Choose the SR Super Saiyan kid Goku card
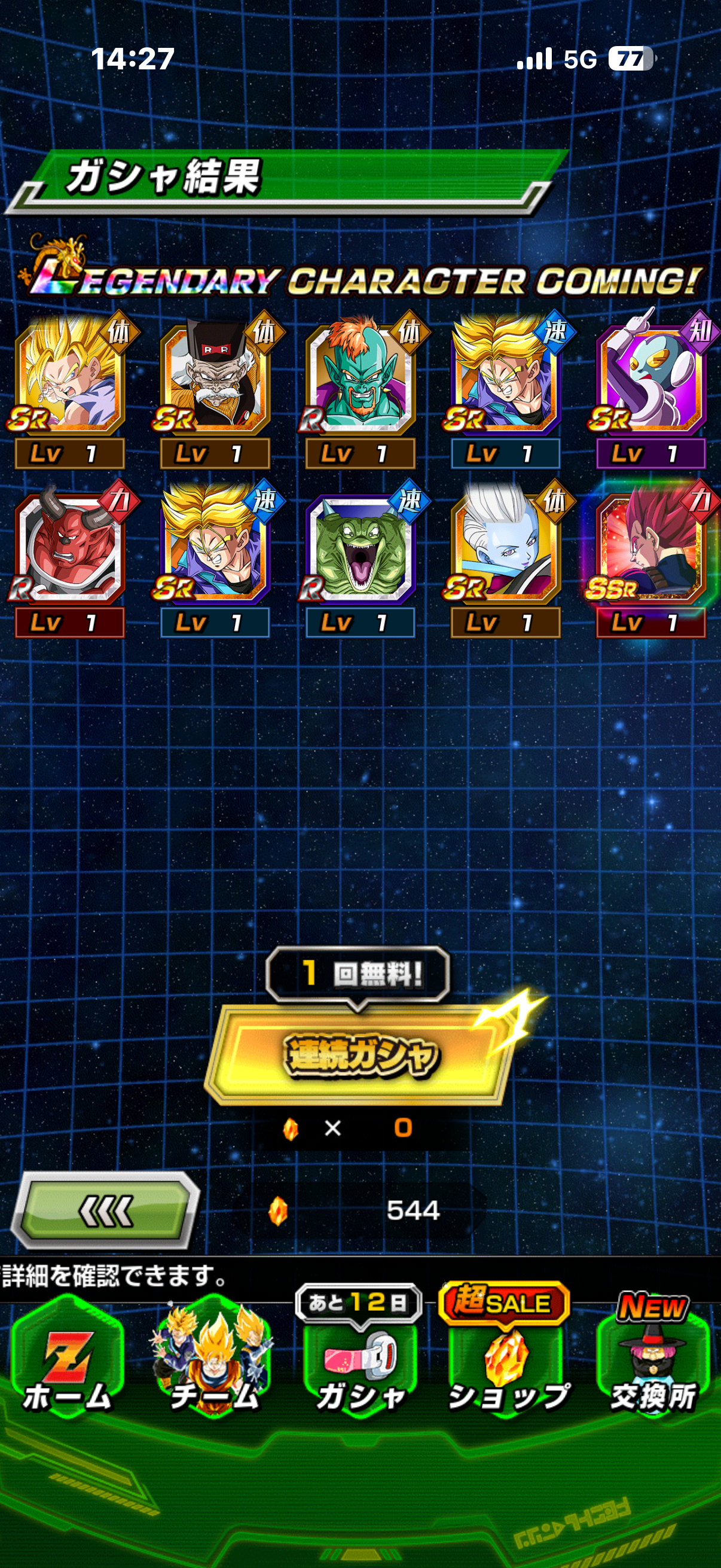 [x=69, y=379]
